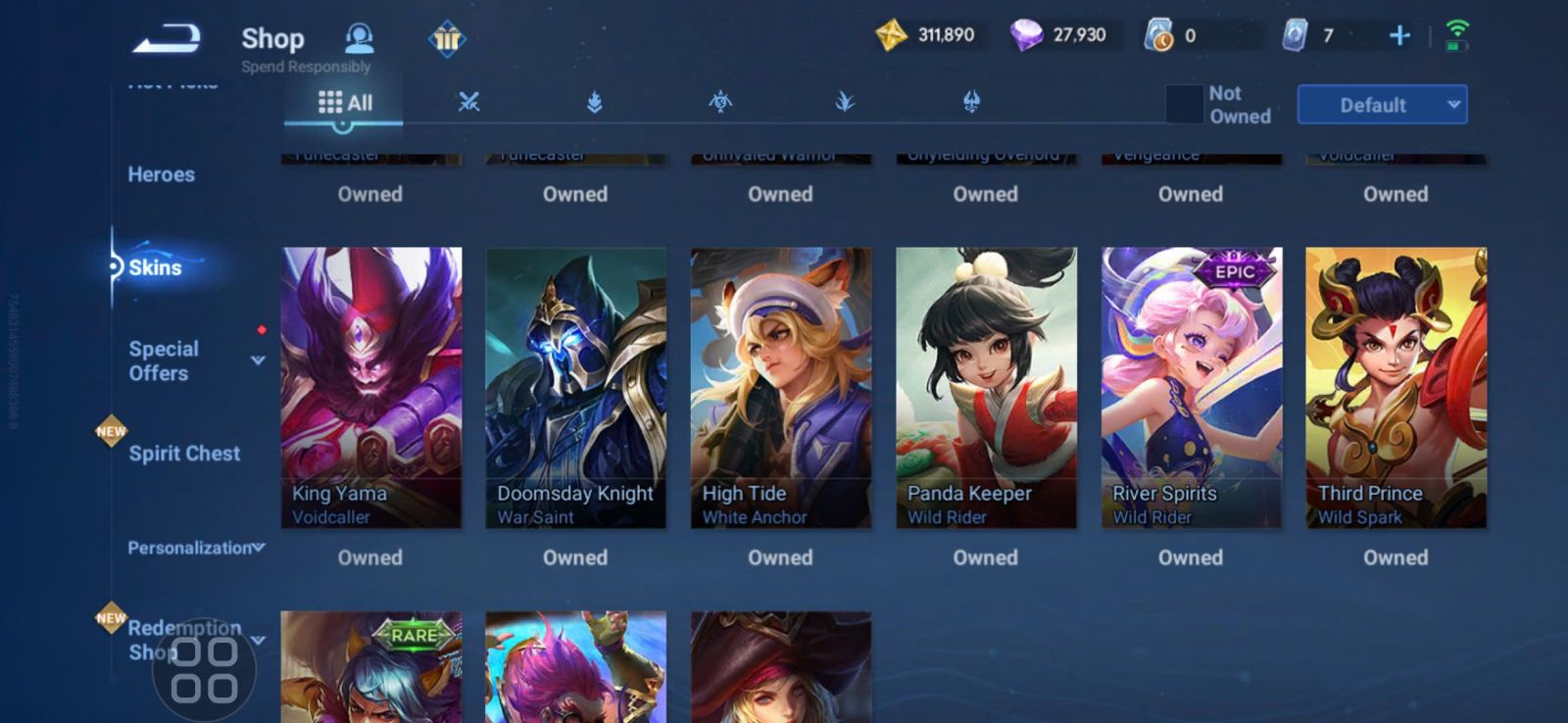This screenshot has height=723, width=1568.
Task: Toggle the Not Owned checkbox
Action: [x=1184, y=104]
